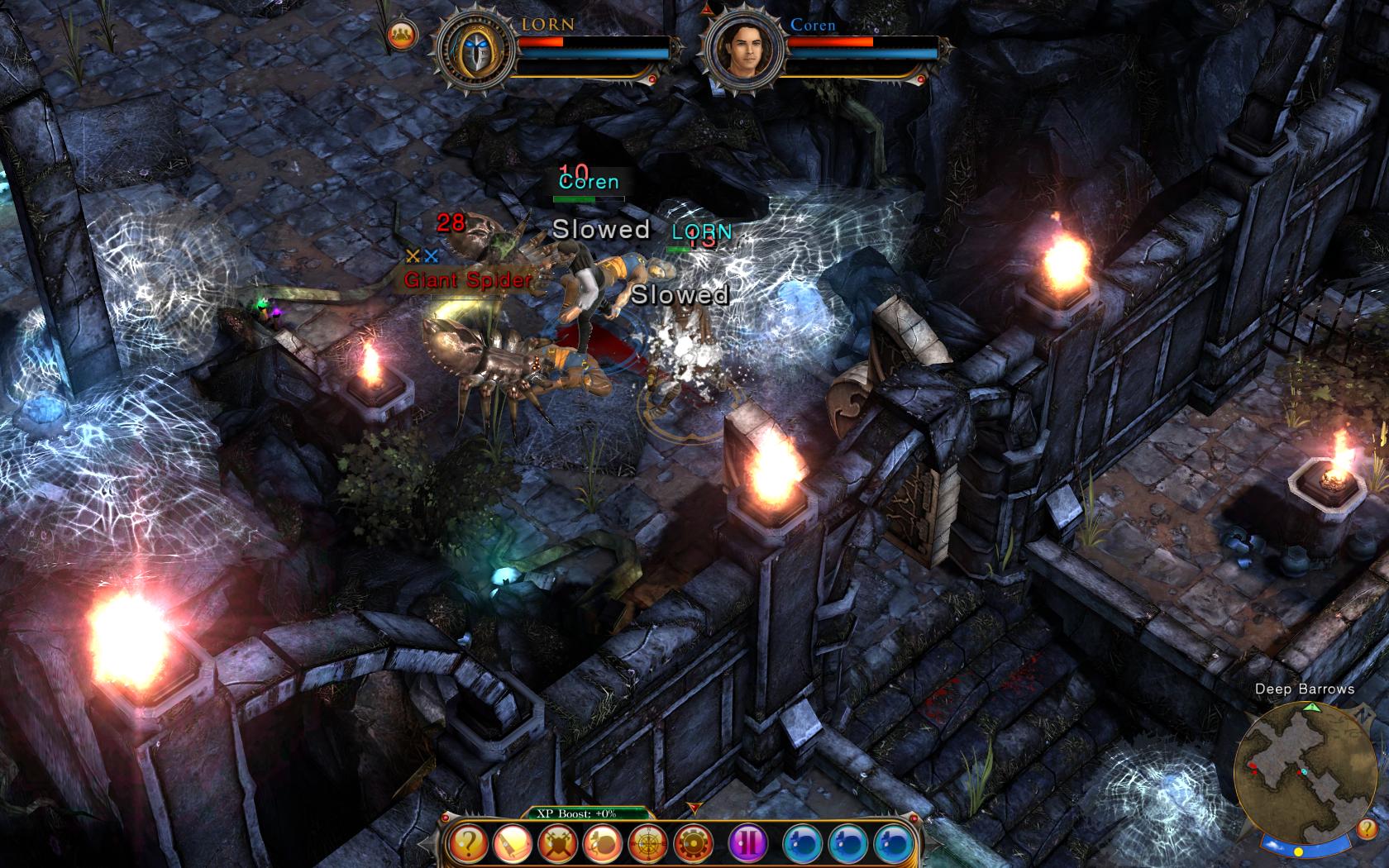Click the green arrow marker on minimap
The width and height of the screenshot is (1389, 868).
[x=1311, y=708]
